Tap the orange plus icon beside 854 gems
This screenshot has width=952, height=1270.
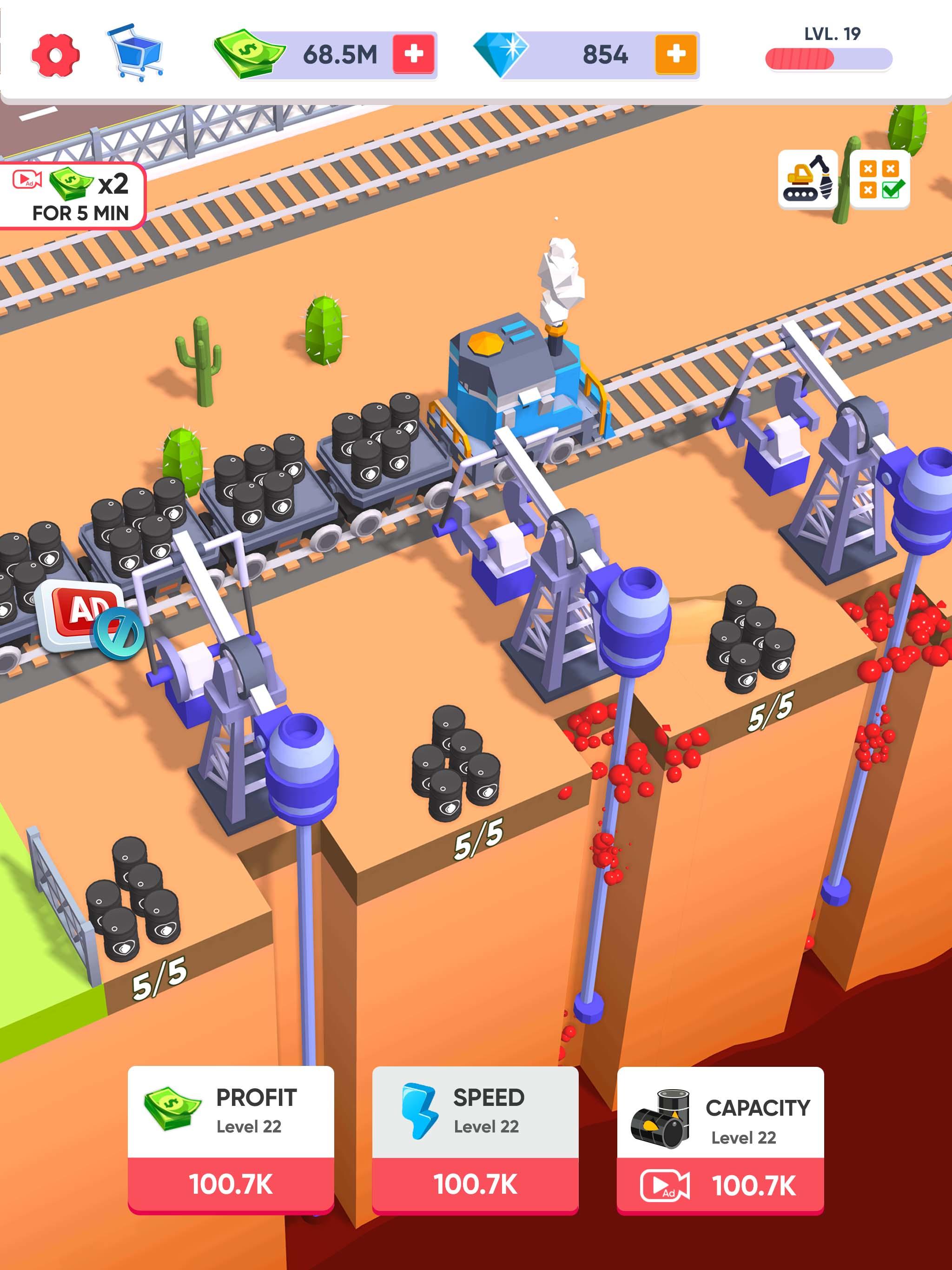tap(674, 54)
